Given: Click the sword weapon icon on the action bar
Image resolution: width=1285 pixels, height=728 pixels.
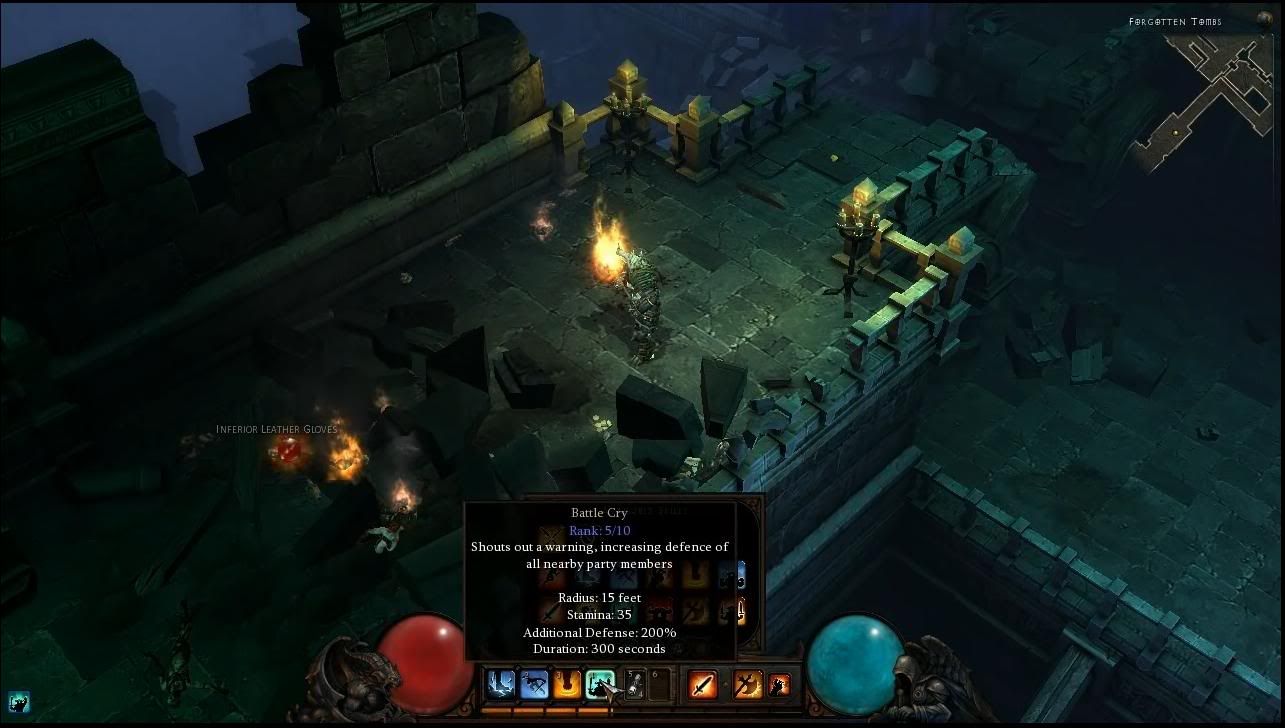Looking at the screenshot, I should [703, 684].
